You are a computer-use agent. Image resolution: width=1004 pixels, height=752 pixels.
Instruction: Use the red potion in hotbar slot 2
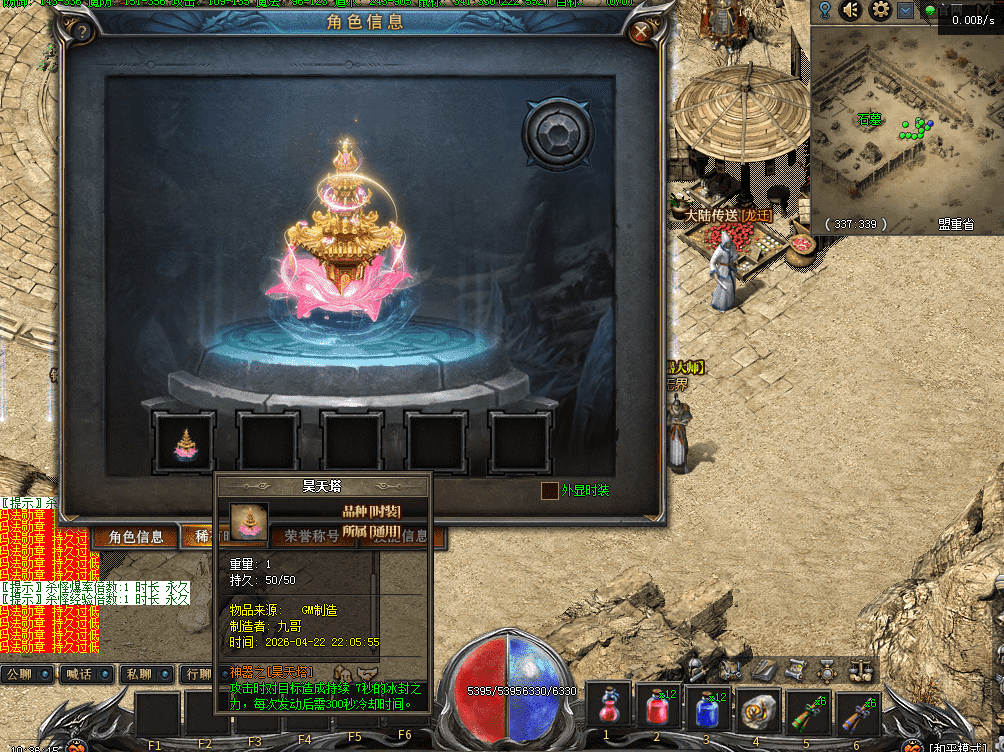[x=658, y=708]
